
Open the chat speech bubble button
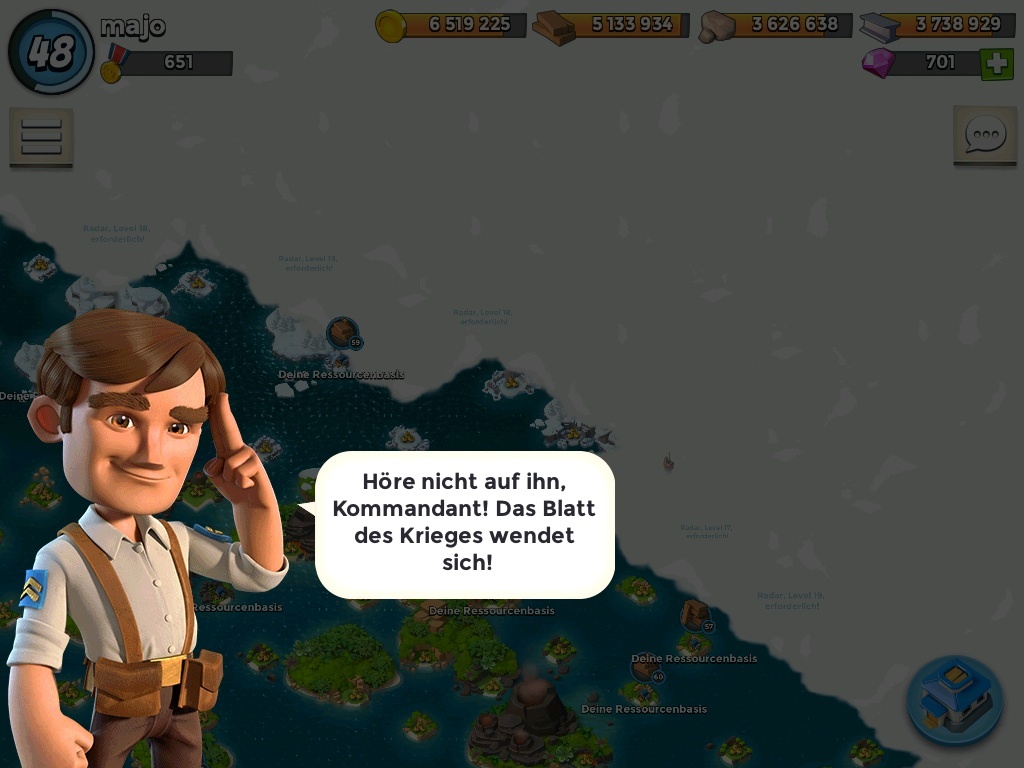point(984,135)
